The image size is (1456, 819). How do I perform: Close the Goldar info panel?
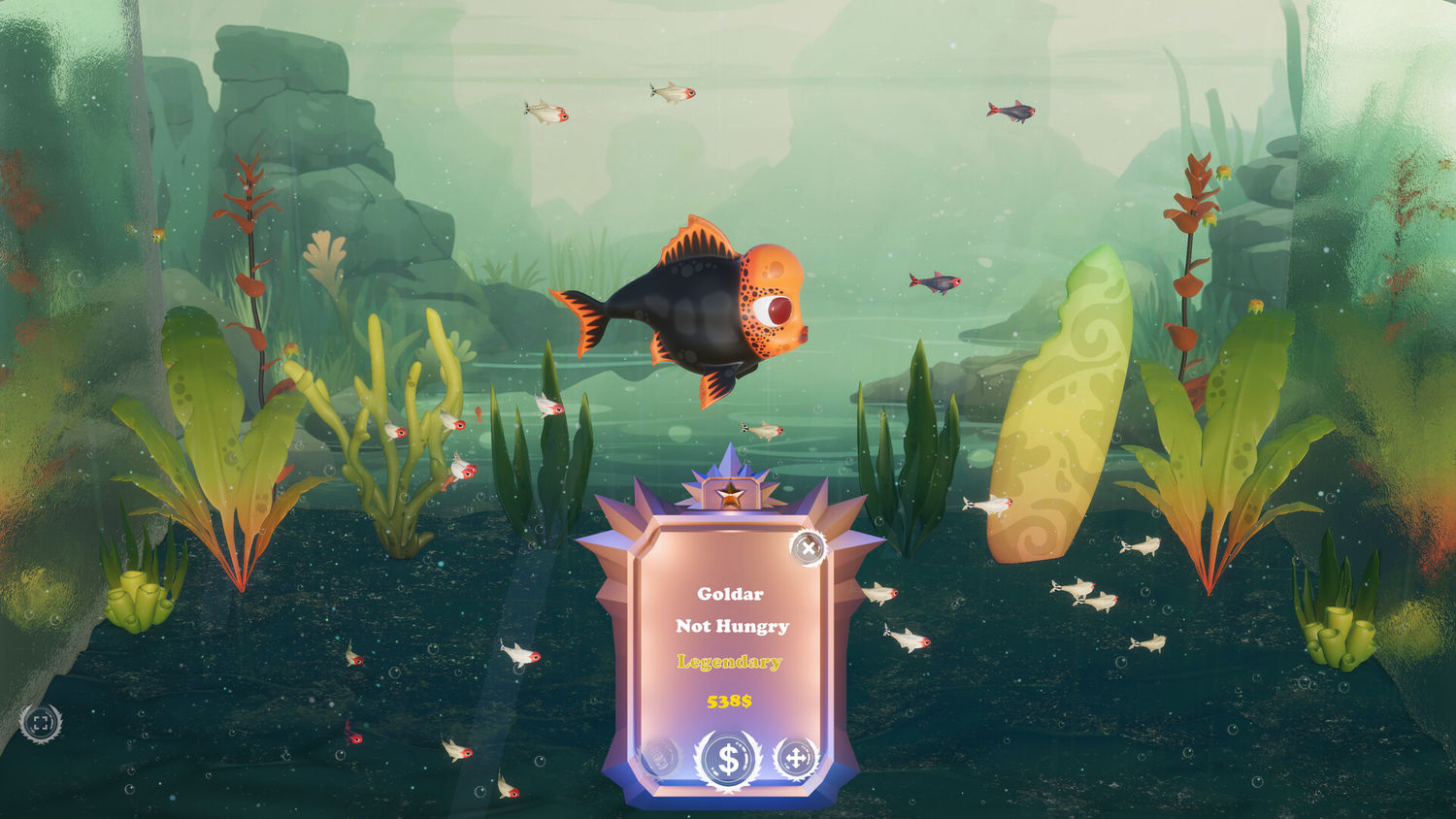click(x=808, y=548)
